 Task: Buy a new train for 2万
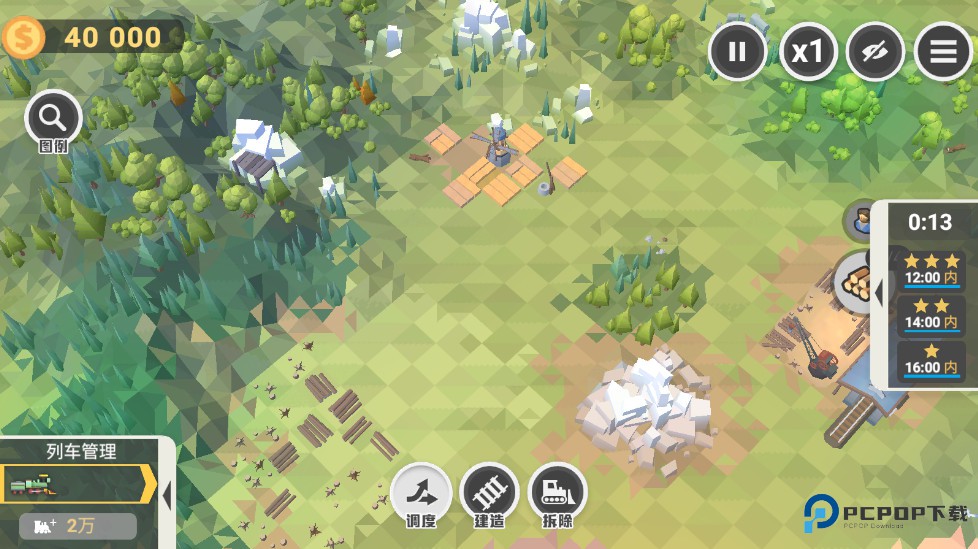[x=78, y=526]
